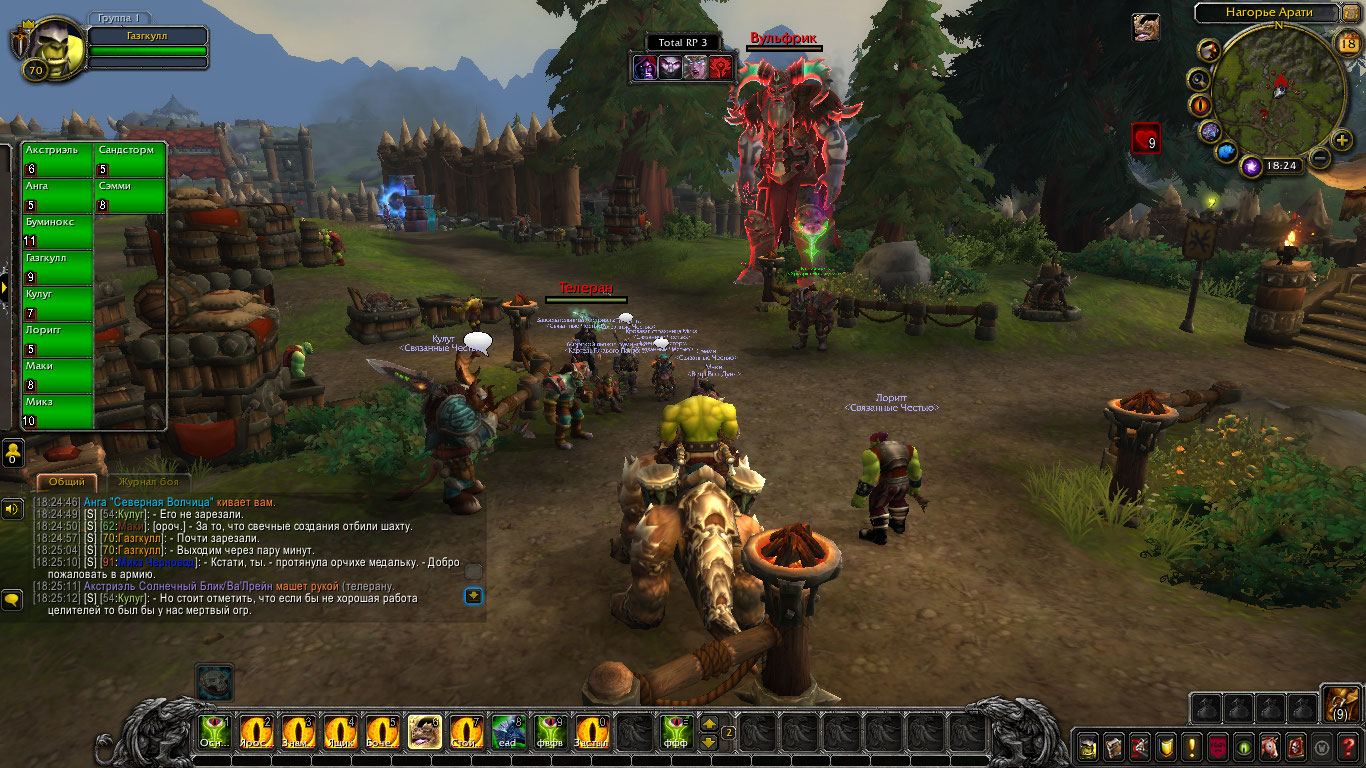Image resolution: width=1366 pixels, height=768 pixels.
Task: Page the action bar up with the arrow
Action: coord(709,723)
